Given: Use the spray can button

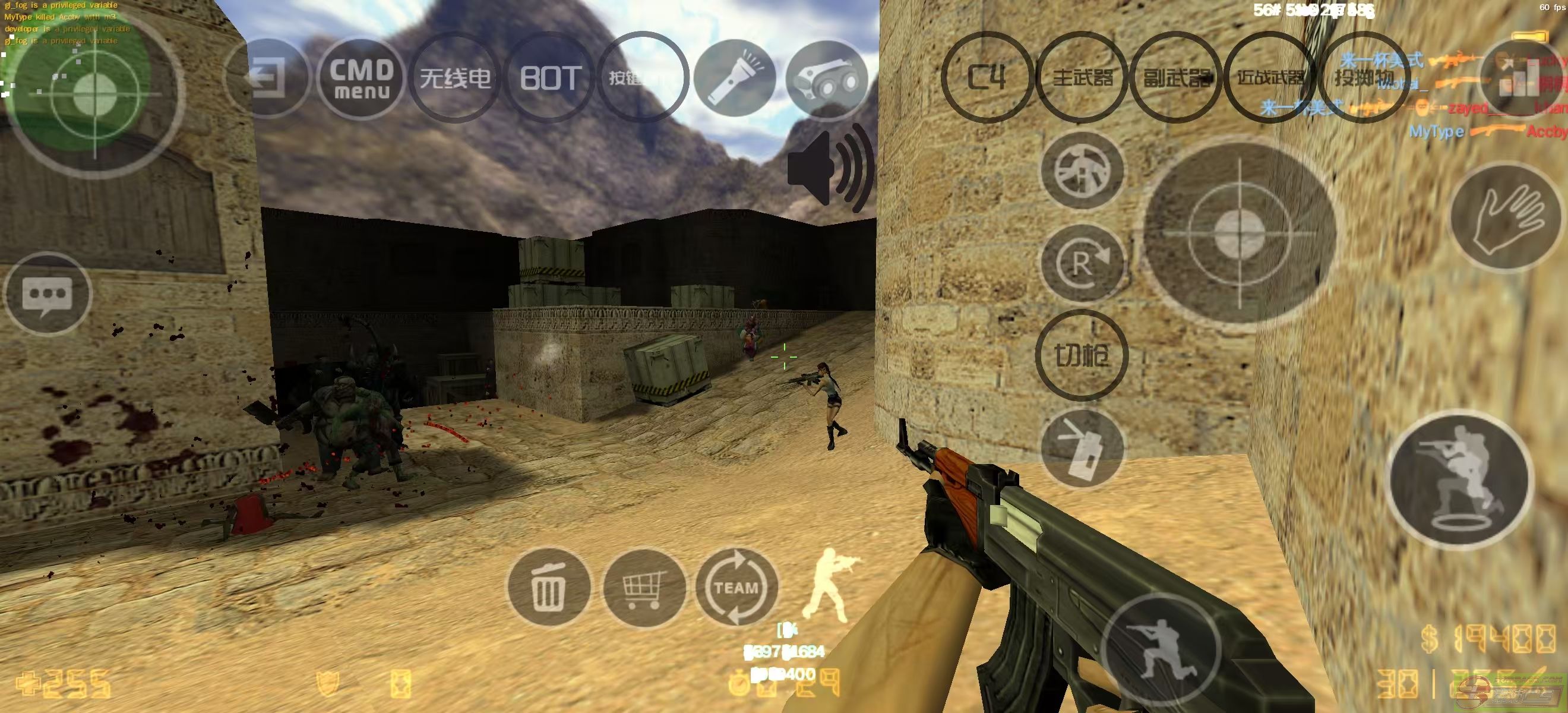Looking at the screenshot, I should tap(1082, 449).
